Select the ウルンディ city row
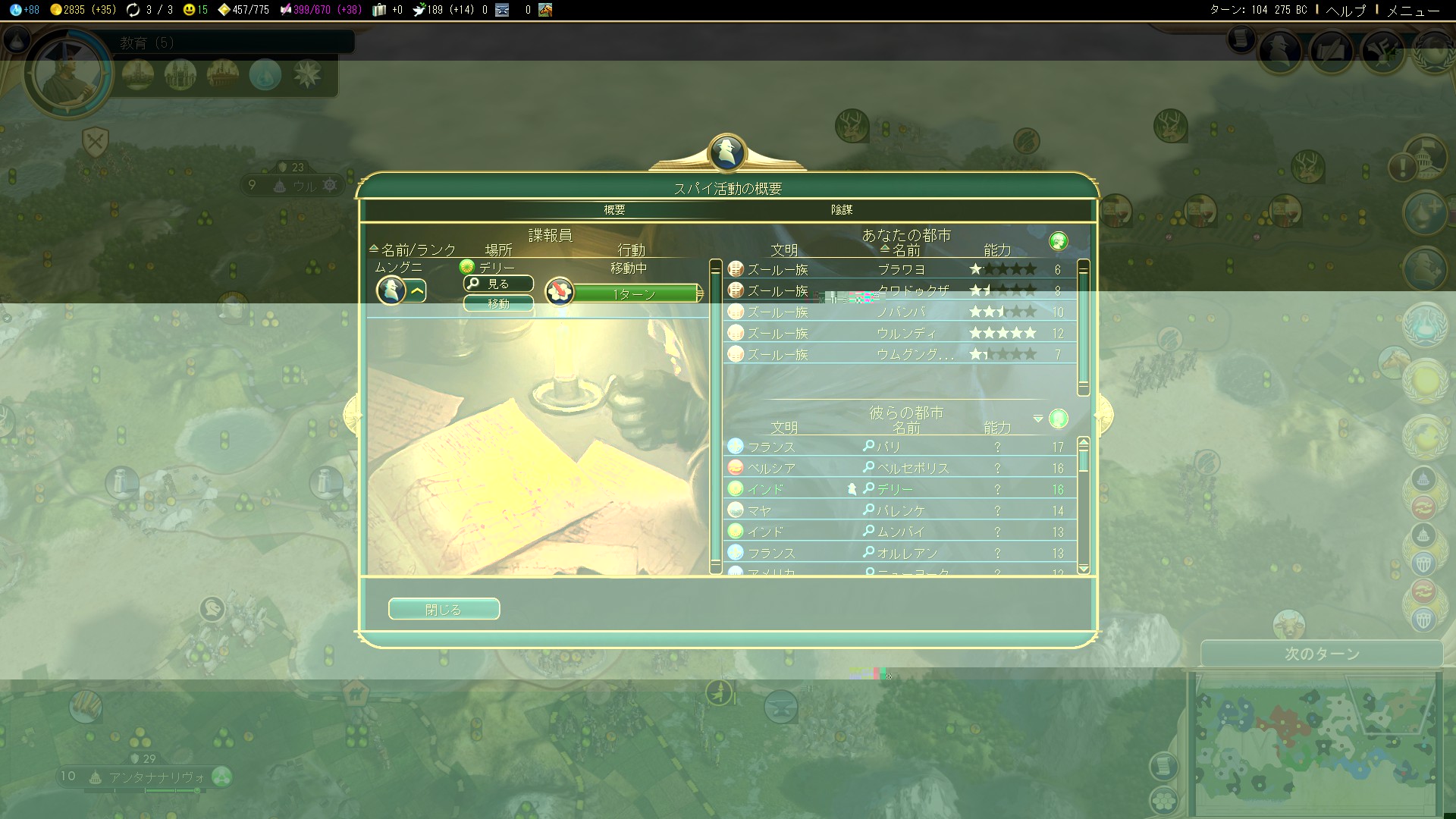1456x819 pixels. click(900, 333)
